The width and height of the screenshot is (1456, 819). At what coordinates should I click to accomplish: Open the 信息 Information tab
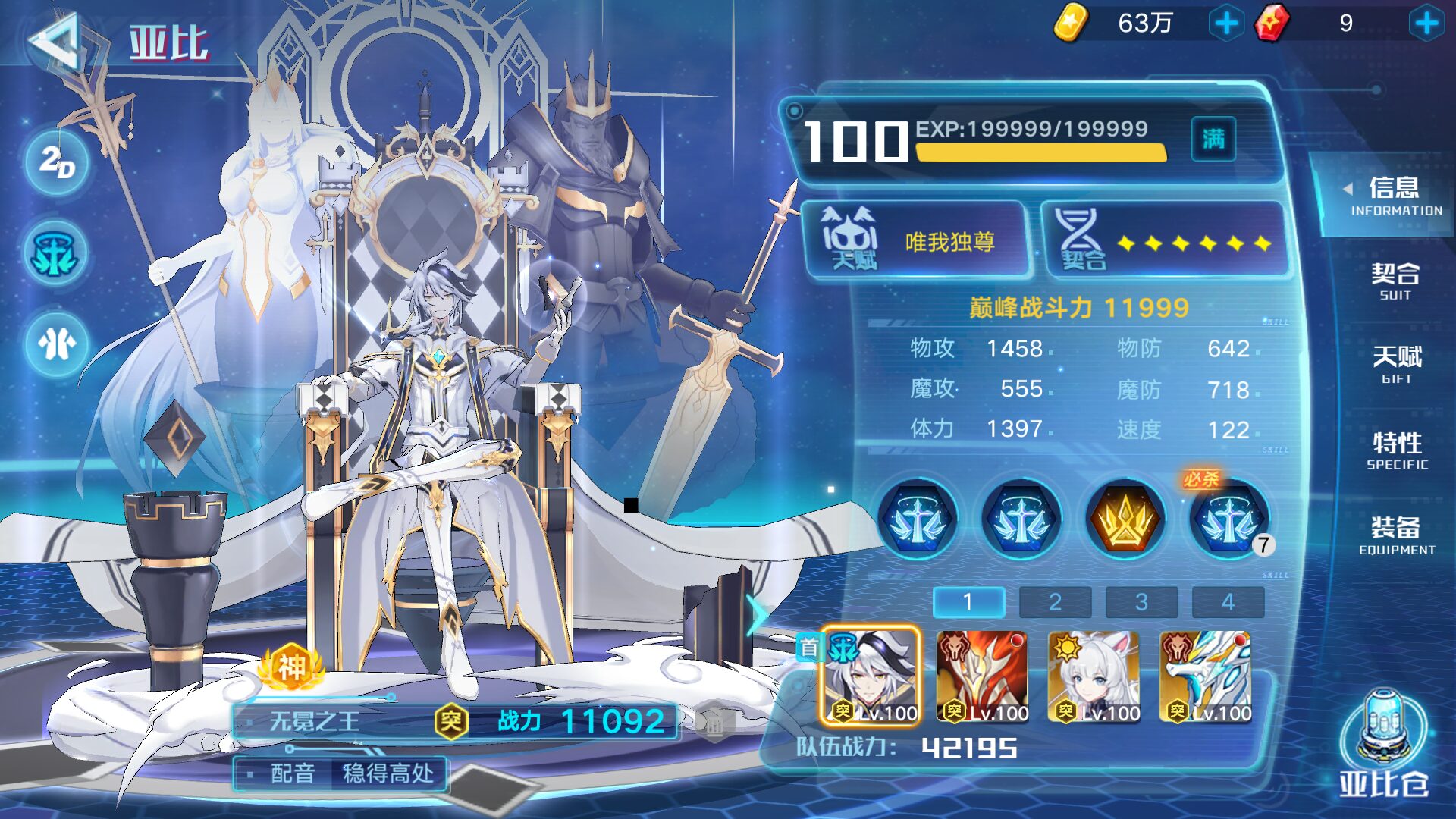pos(1394,196)
